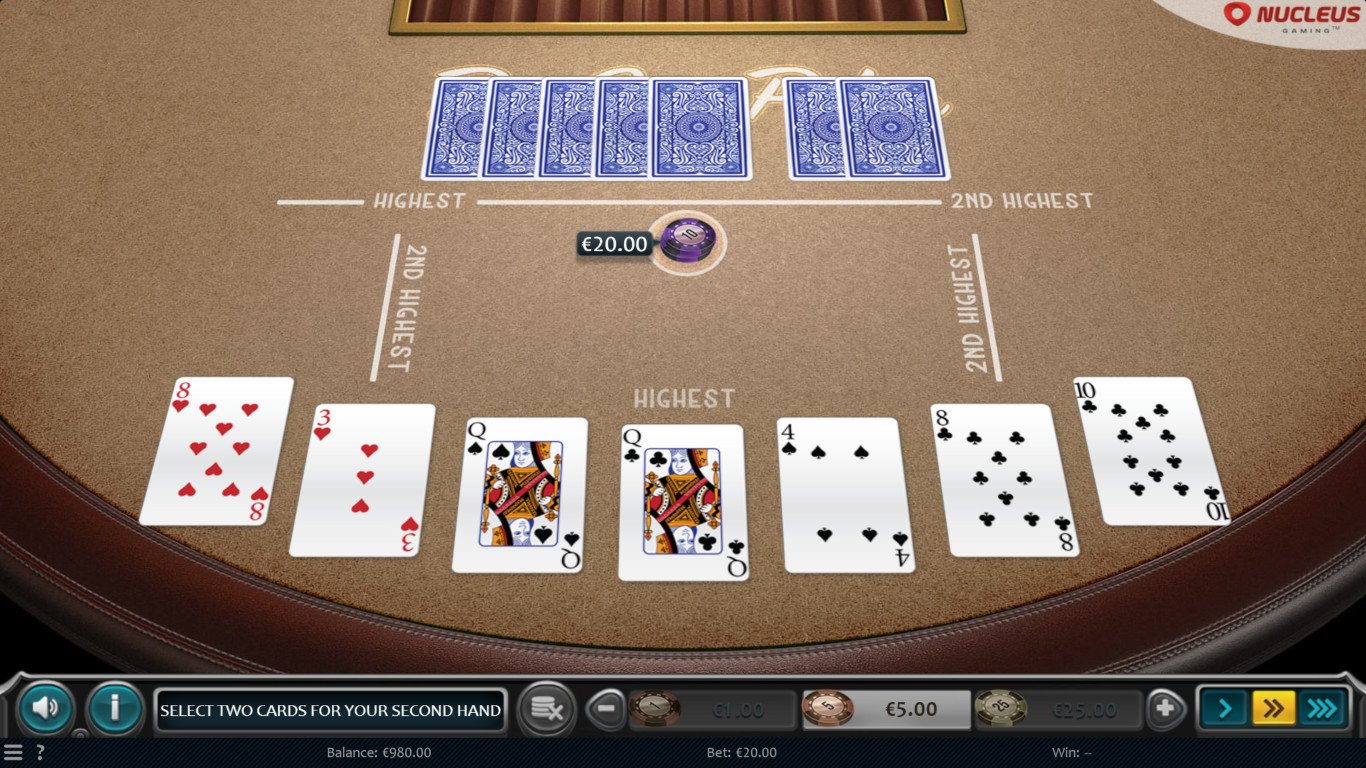Enable fast speed with double arrows

[x=1273, y=710]
